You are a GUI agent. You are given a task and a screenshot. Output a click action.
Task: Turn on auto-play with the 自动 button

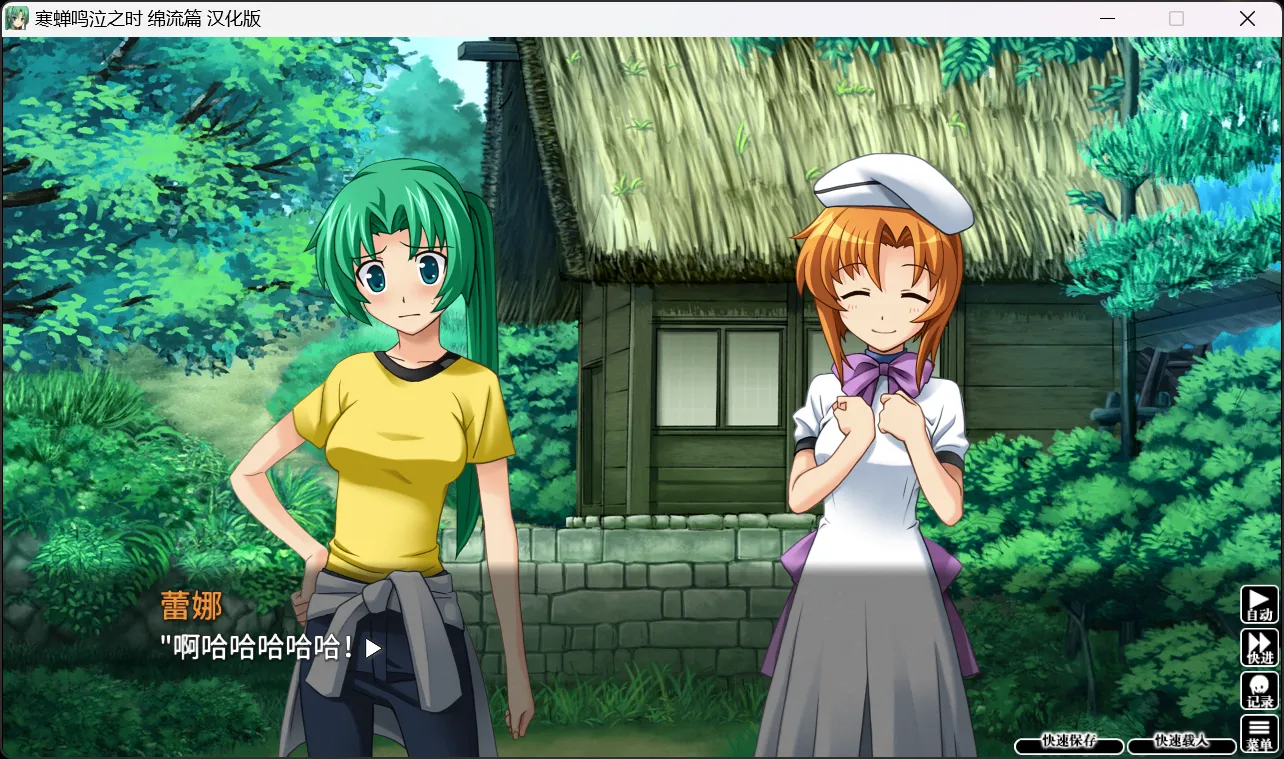(1259, 604)
